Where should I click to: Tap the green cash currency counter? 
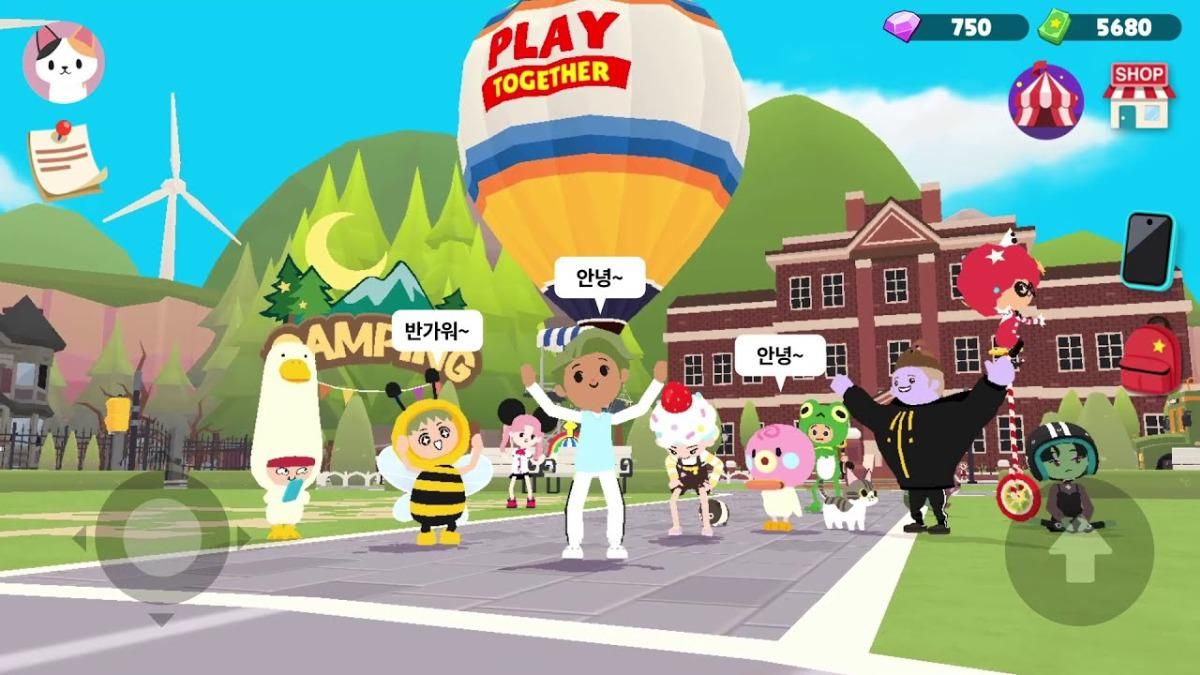tap(1109, 27)
